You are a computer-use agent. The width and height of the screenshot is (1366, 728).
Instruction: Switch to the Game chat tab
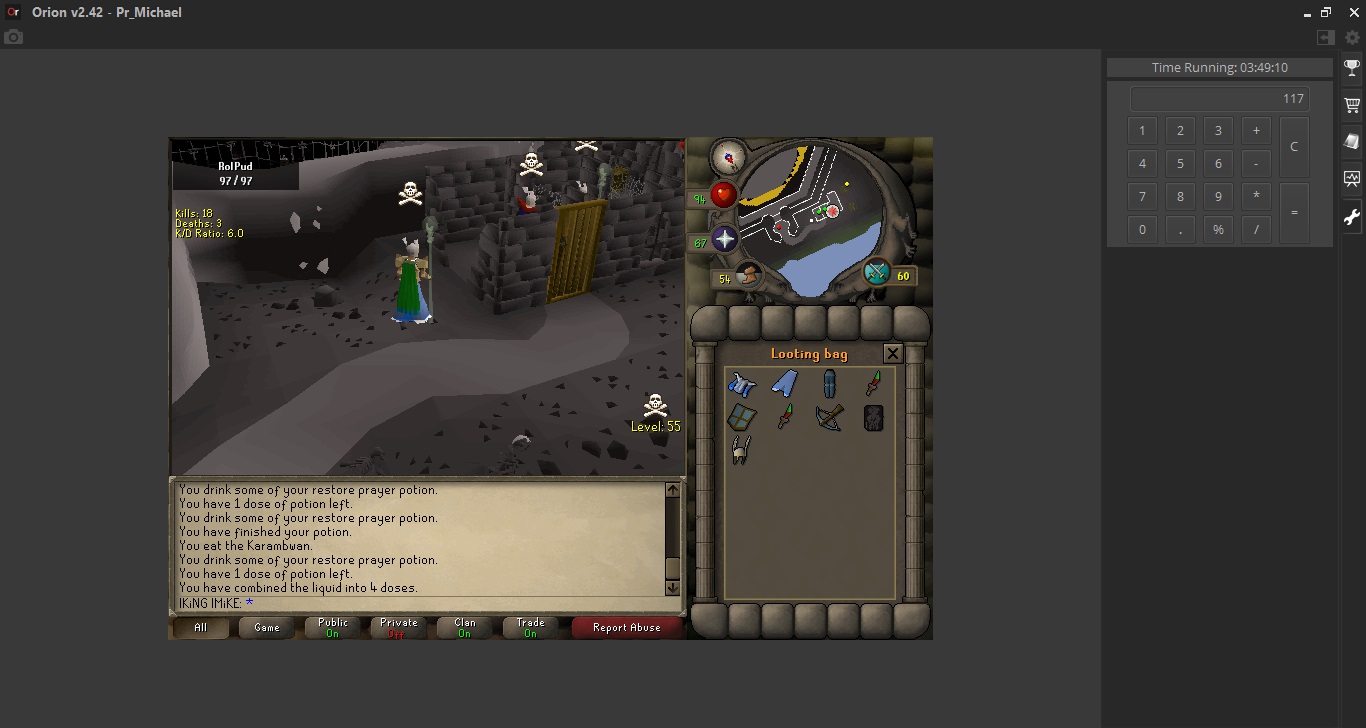267,628
